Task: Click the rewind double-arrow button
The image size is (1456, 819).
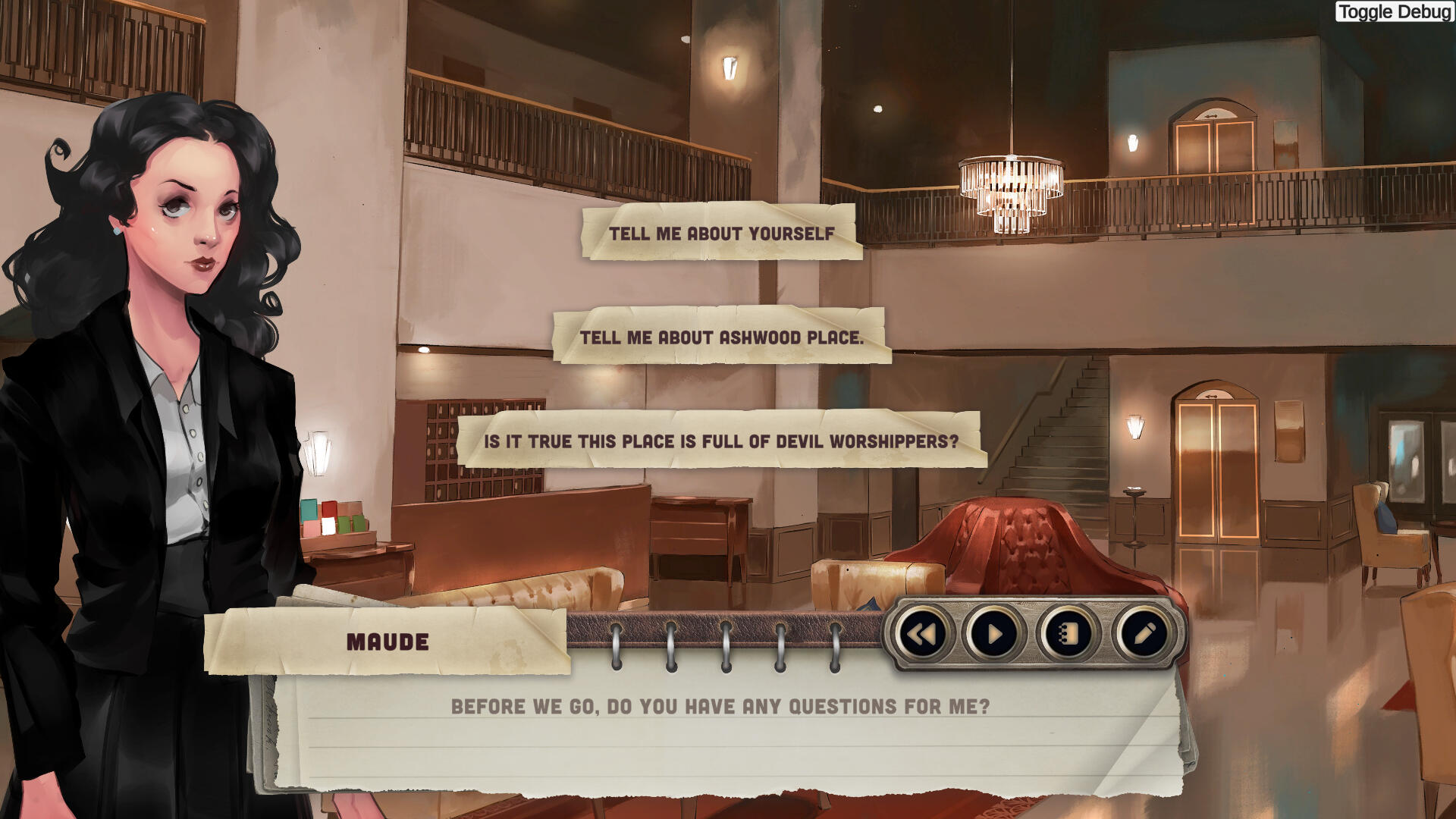Action: [x=921, y=634]
